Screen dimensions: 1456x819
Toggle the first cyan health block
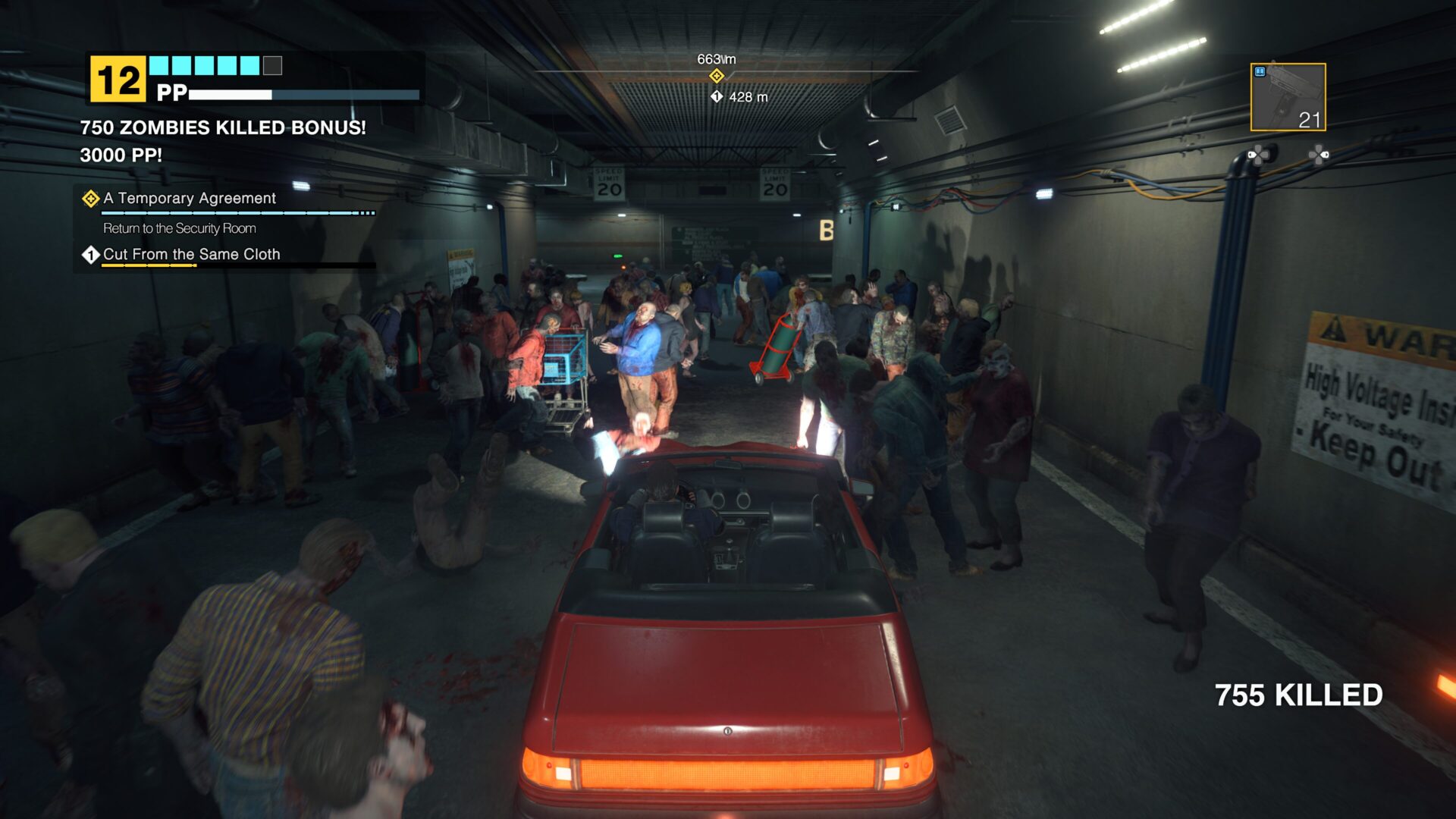158,65
